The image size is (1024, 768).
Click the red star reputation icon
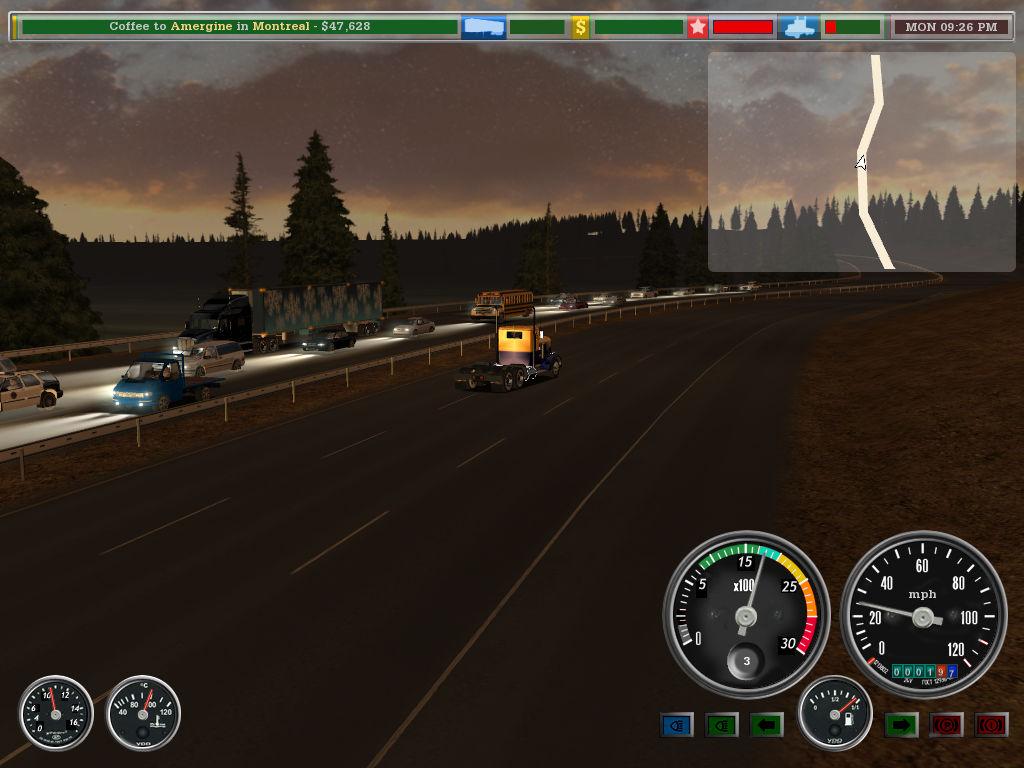pyautogui.click(x=697, y=27)
